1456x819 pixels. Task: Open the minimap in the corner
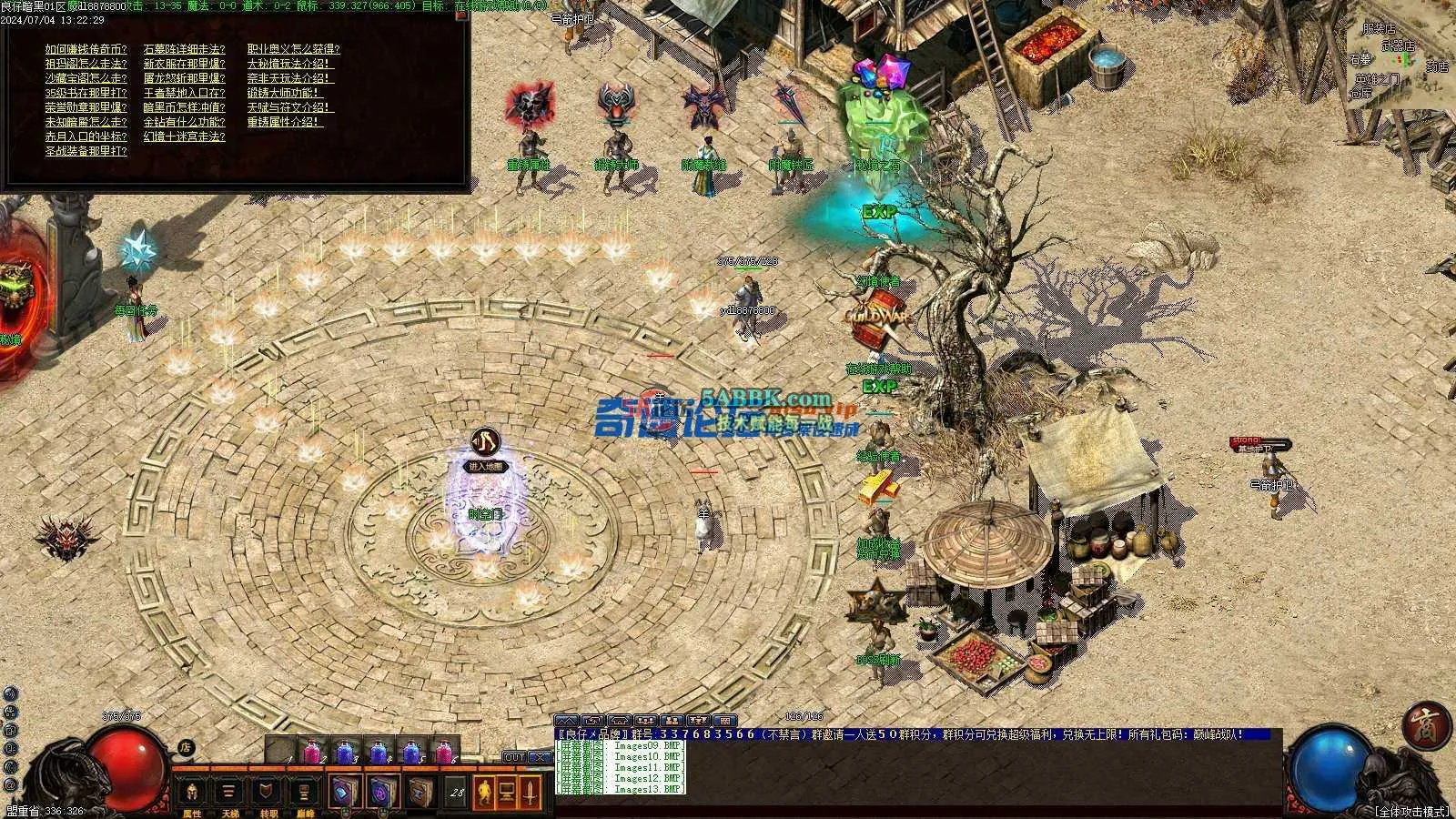1399,59
